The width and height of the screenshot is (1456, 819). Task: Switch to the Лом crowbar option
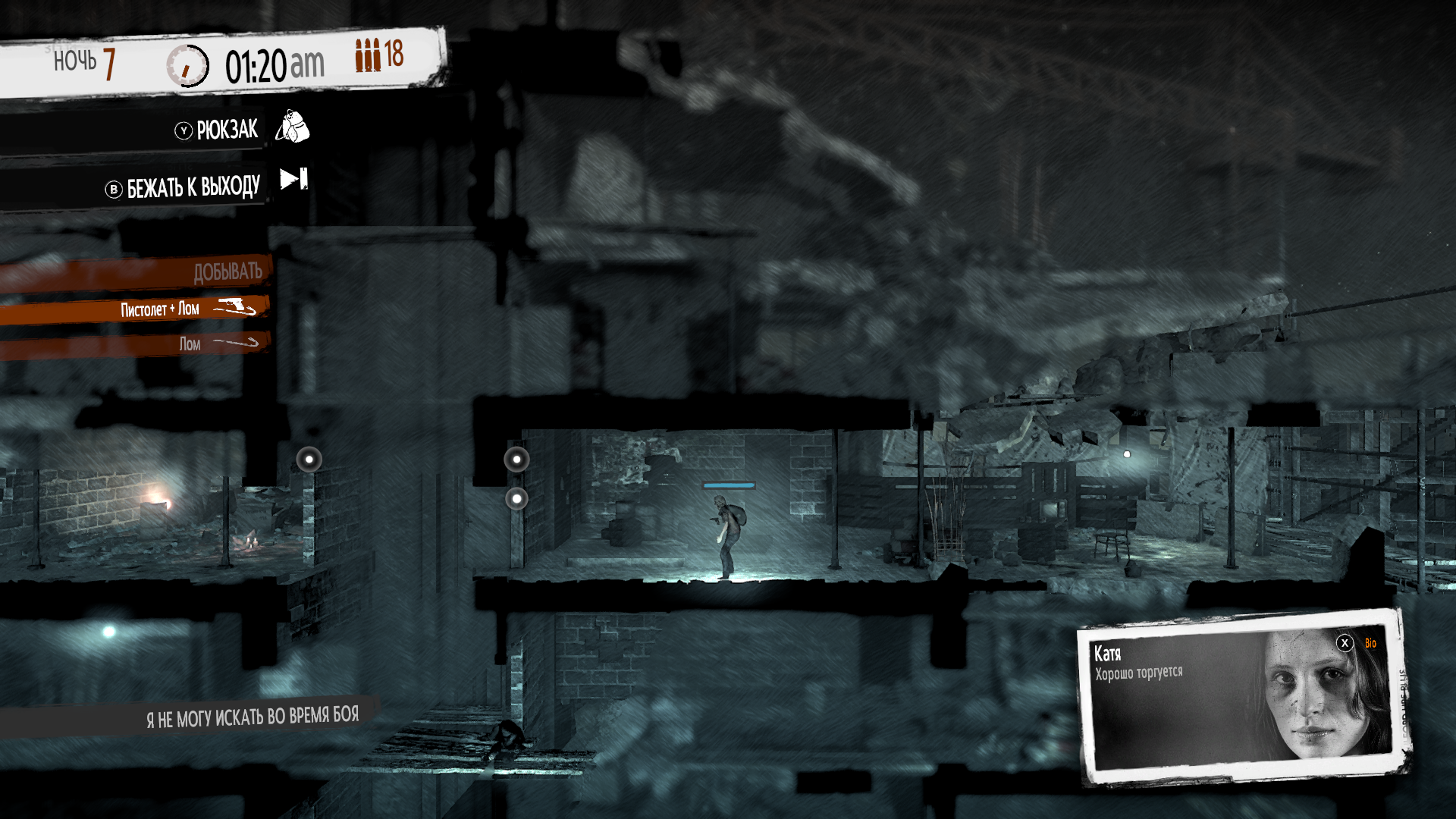(x=191, y=344)
